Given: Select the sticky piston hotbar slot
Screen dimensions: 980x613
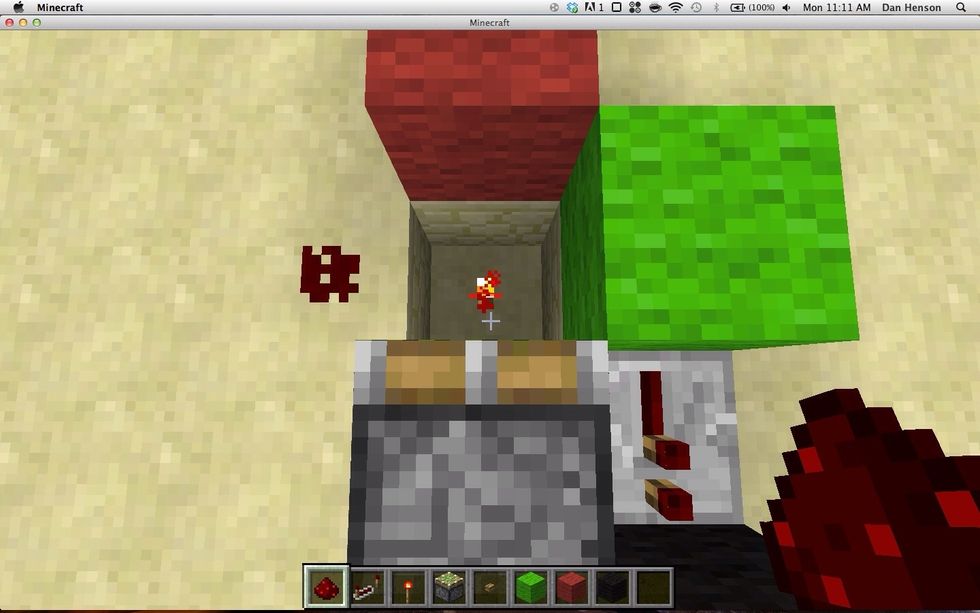Looking at the screenshot, I should (448, 587).
